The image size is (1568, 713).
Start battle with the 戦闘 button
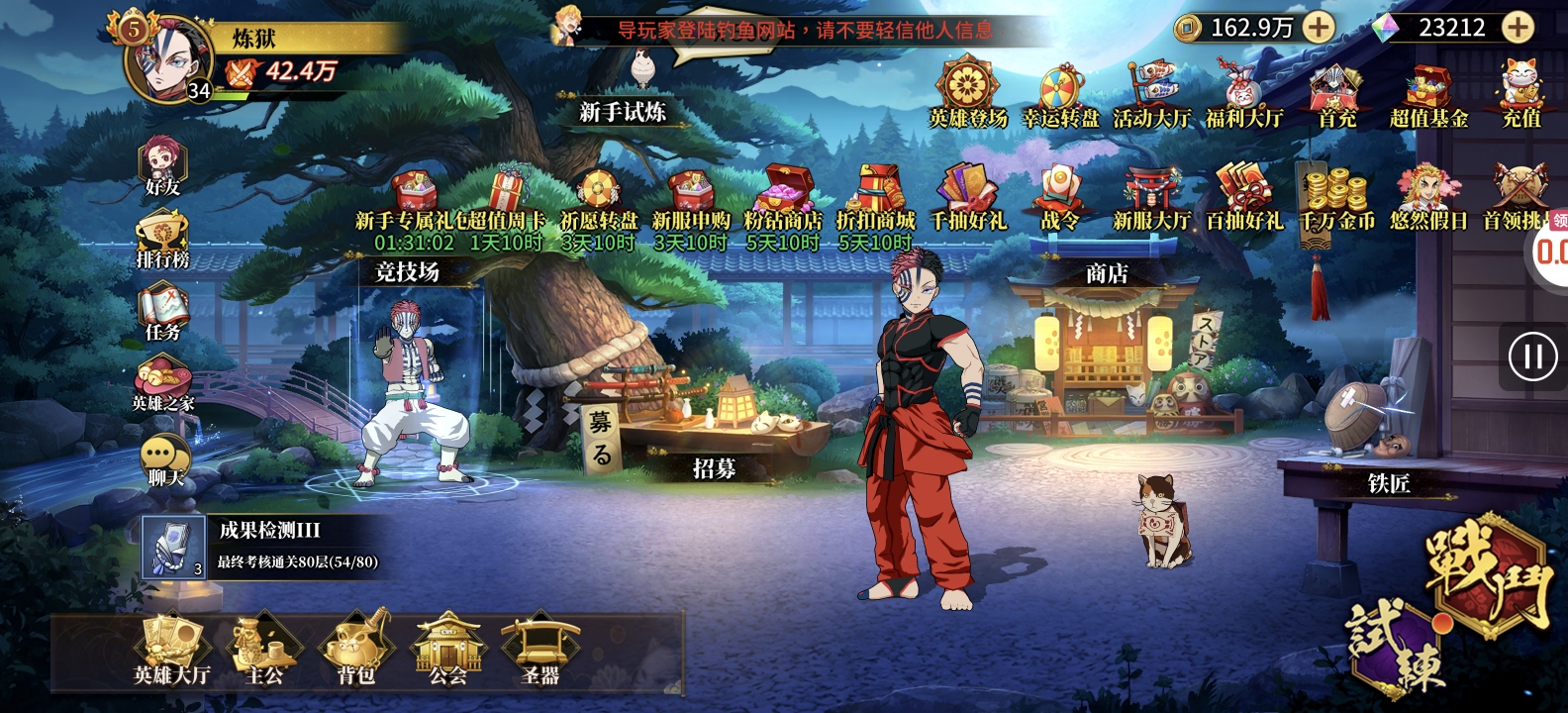pyautogui.click(x=1487, y=571)
